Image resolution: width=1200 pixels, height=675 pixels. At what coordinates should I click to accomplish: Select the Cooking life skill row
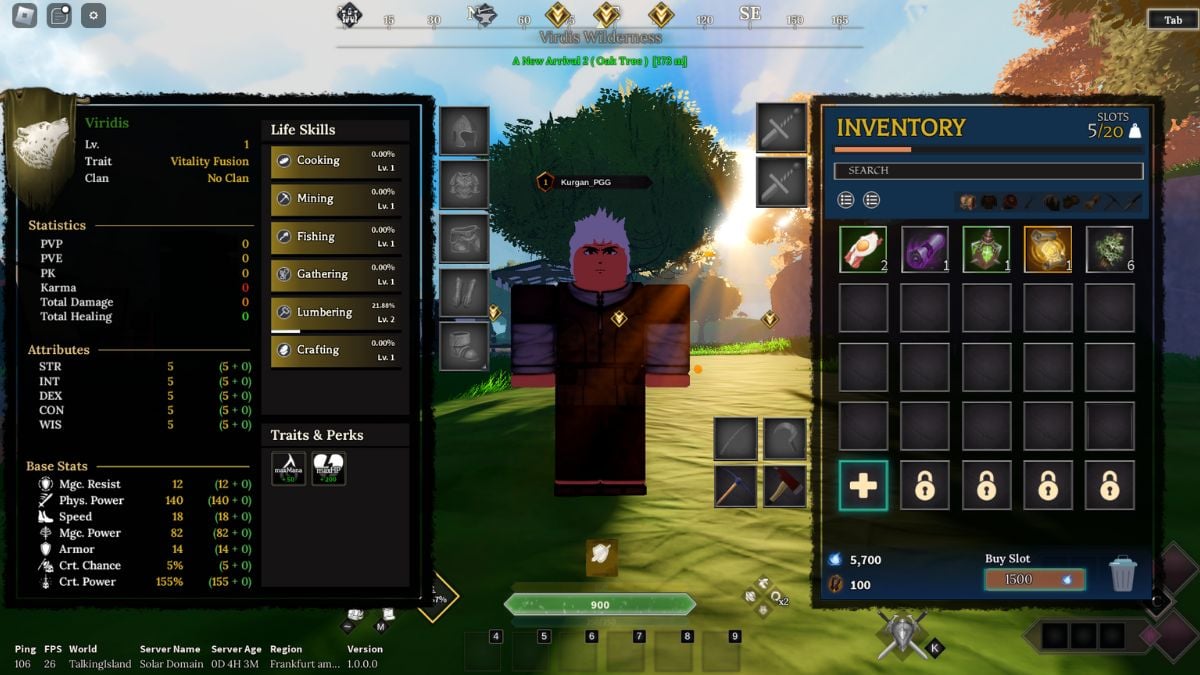336,160
